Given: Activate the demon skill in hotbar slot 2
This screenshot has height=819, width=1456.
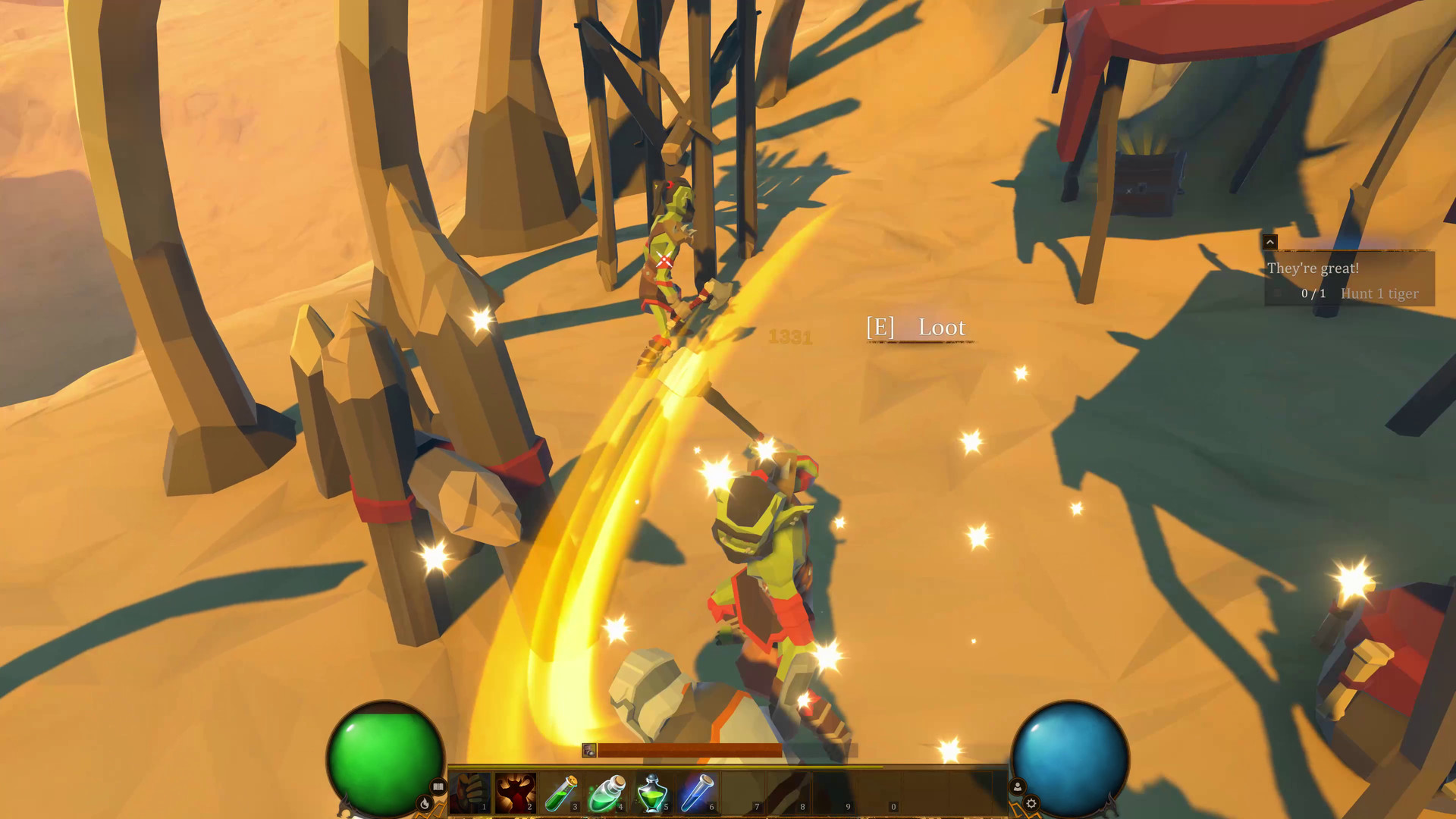Looking at the screenshot, I should (515, 792).
